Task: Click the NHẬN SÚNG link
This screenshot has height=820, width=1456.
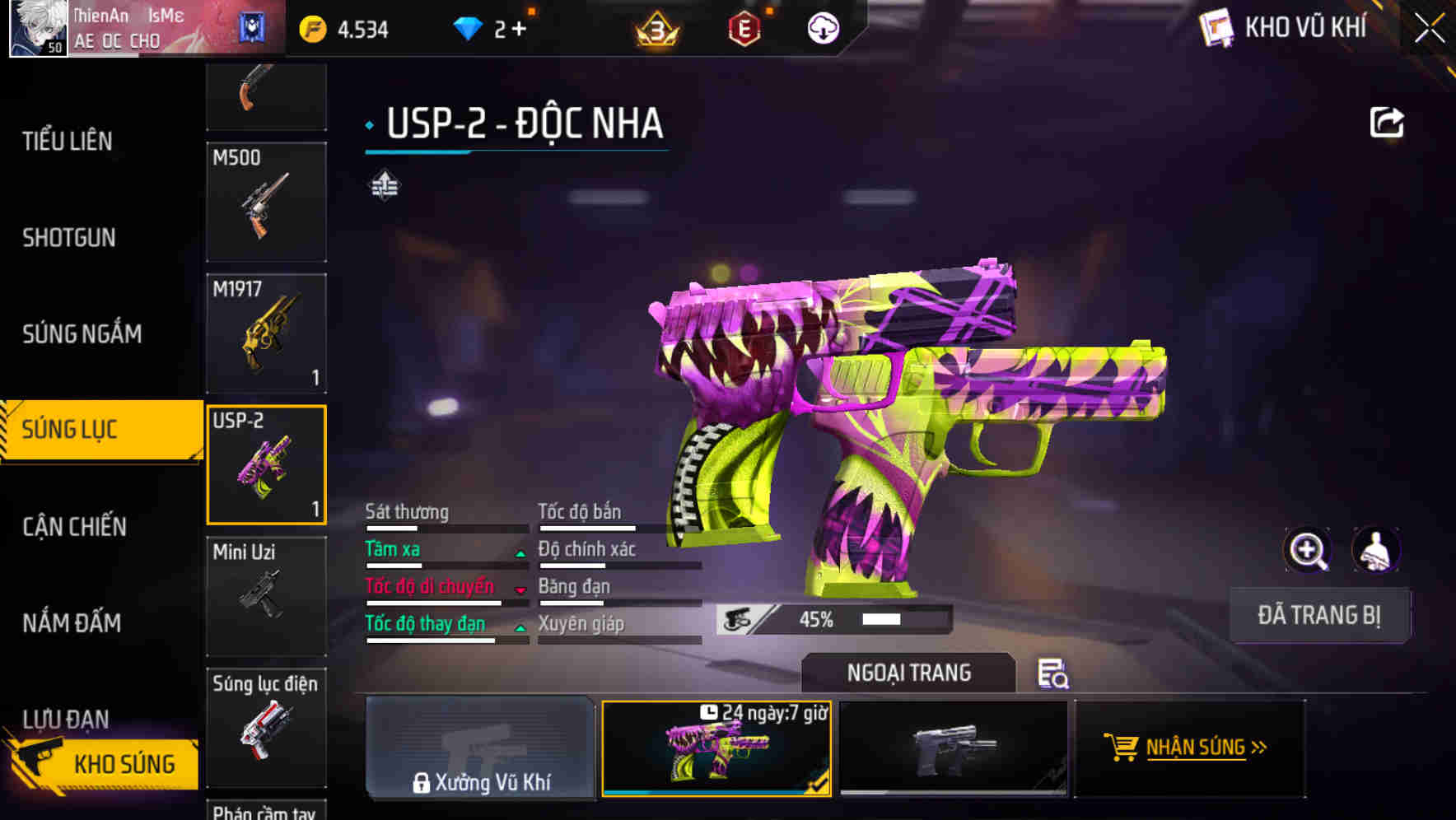Action: pyautogui.click(x=1206, y=748)
